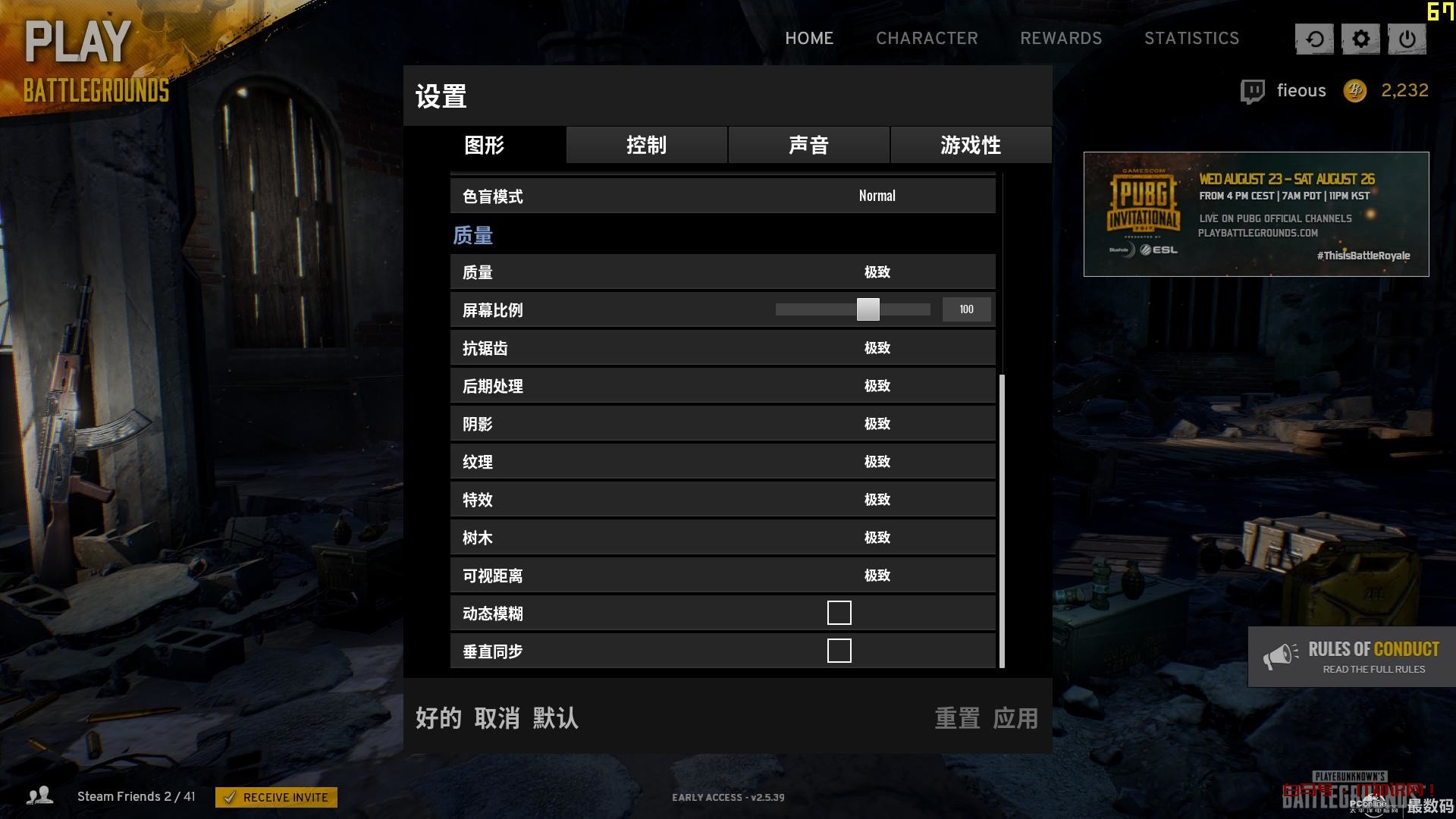Click the PUBG Invitational banner logo
The image size is (1456, 819).
tap(1145, 205)
